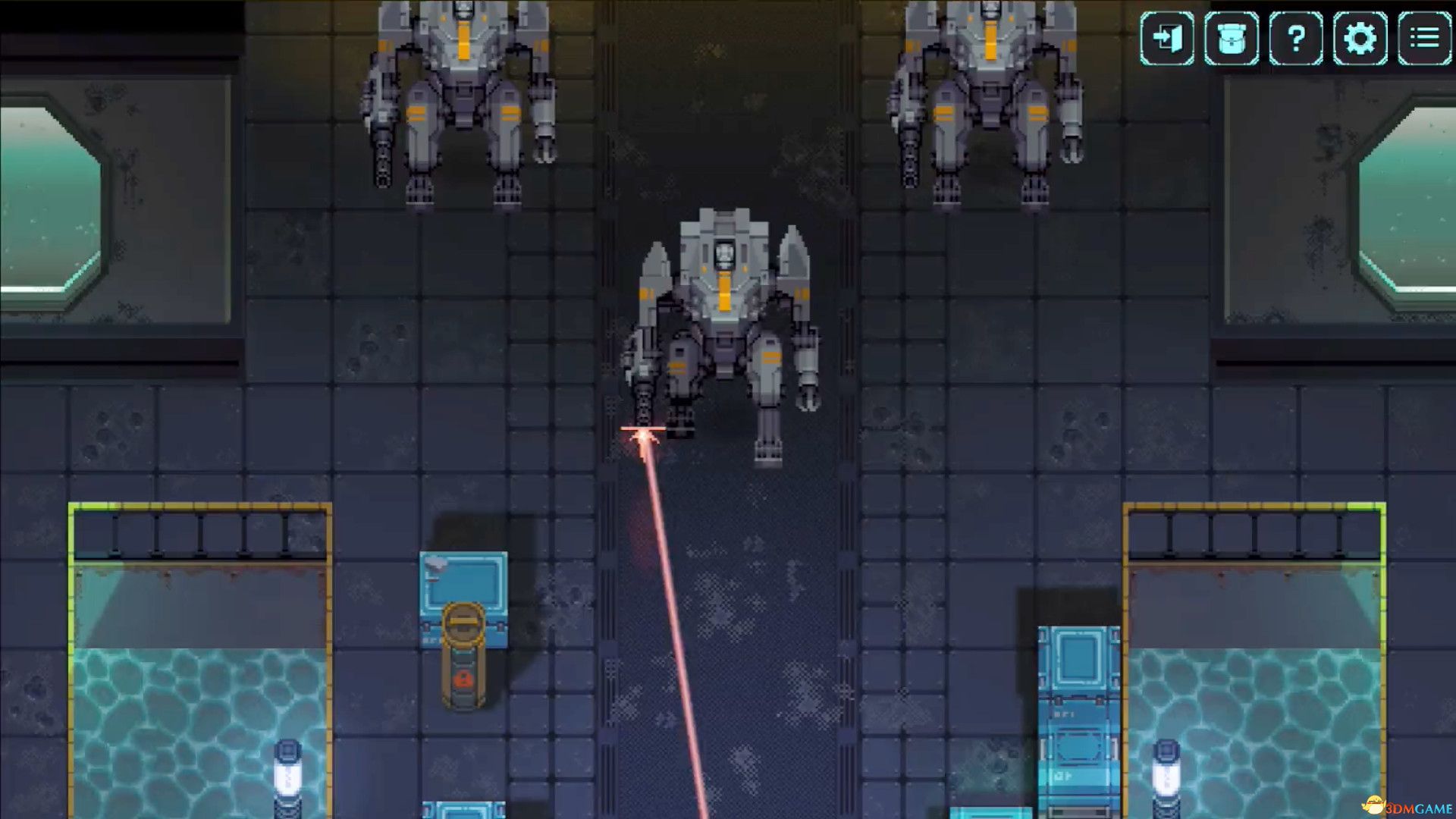
Task: Open the backpack inventory
Action: (1231, 38)
